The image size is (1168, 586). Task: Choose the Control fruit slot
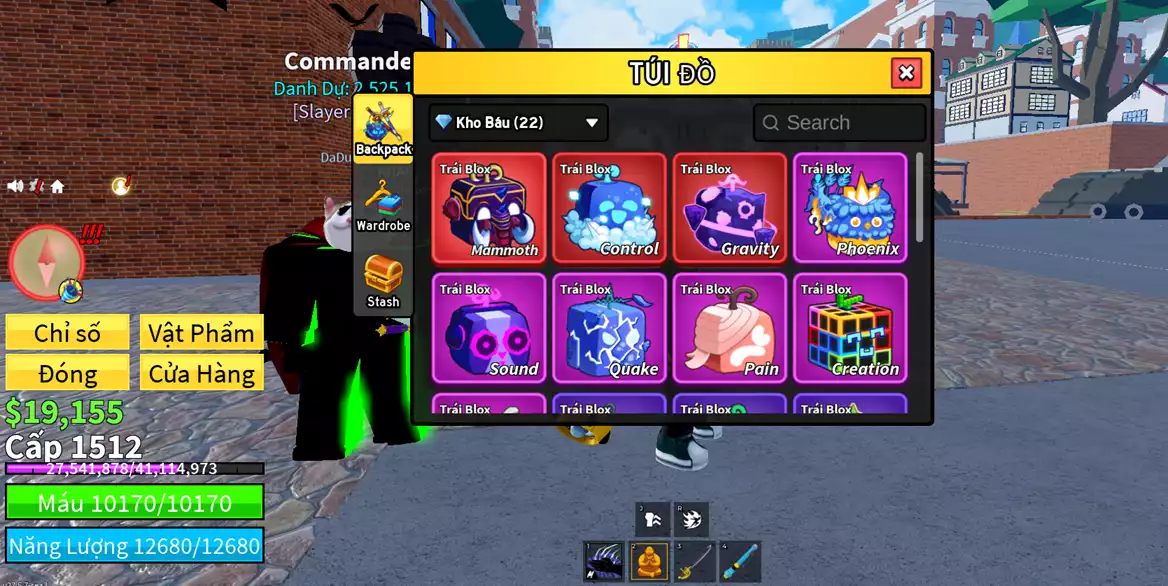click(610, 208)
